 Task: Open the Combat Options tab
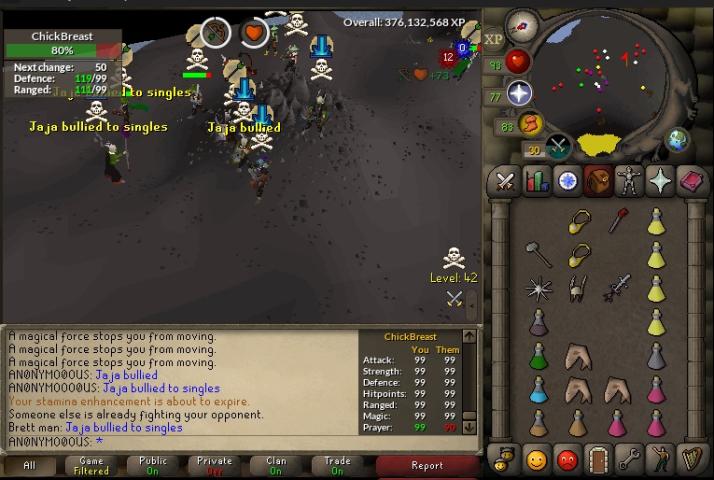pos(506,181)
